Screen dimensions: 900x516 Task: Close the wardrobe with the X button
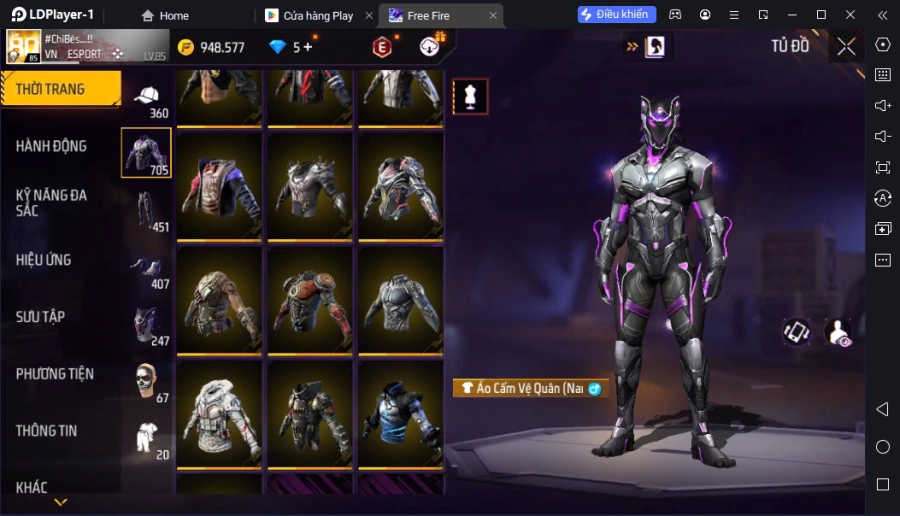(x=847, y=46)
